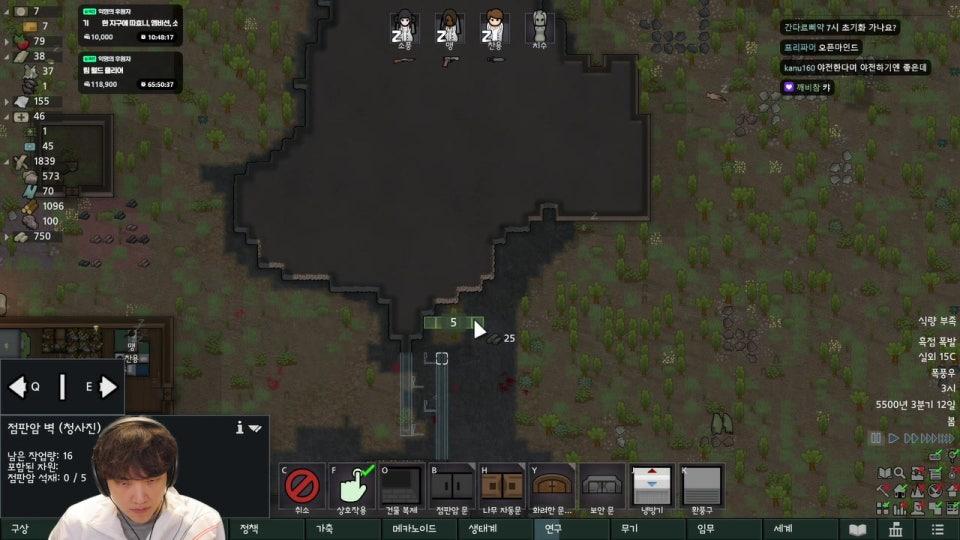Viewport: 960px width, 540px height.
Task: Open the 구상 architect tab
Action: coord(20,529)
